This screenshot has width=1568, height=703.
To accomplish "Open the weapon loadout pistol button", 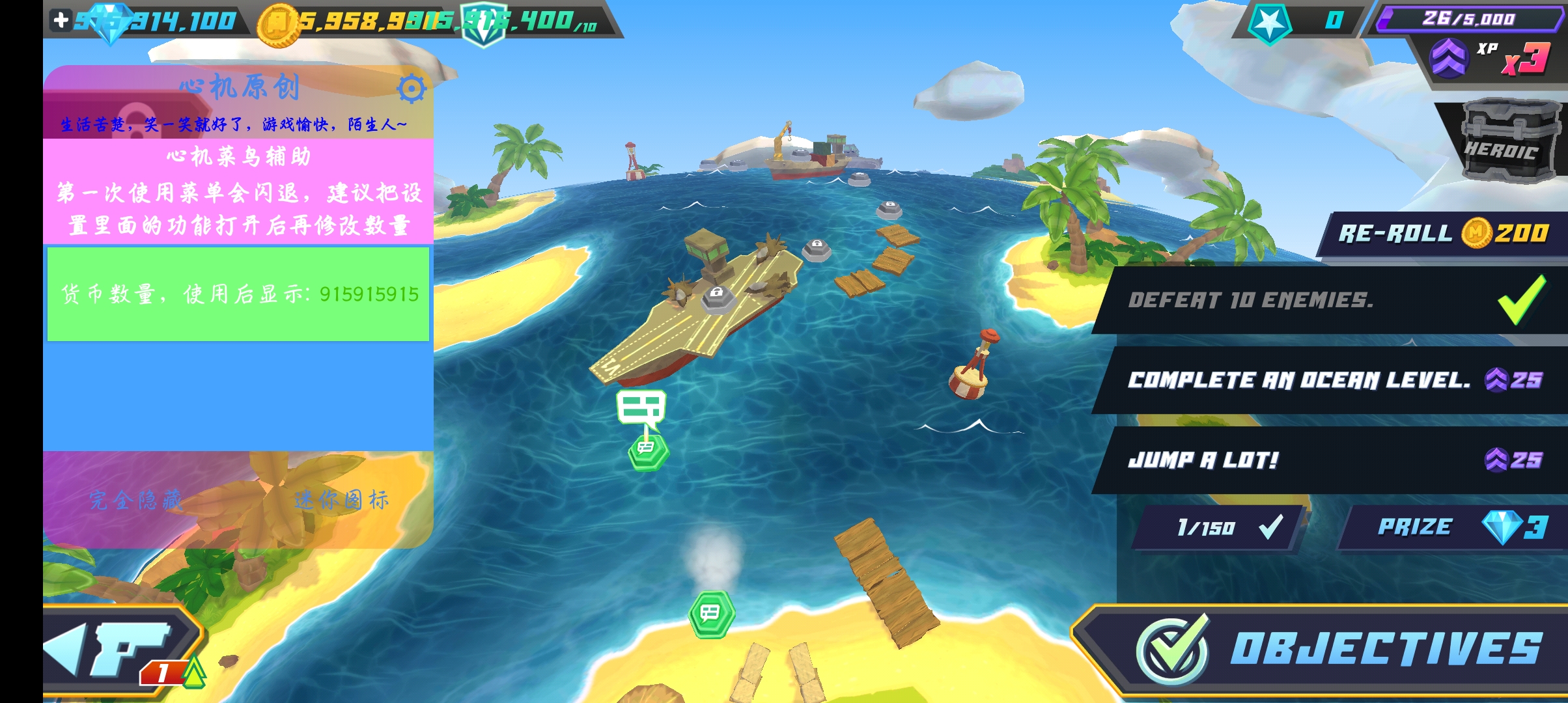I will (x=124, y=651).
